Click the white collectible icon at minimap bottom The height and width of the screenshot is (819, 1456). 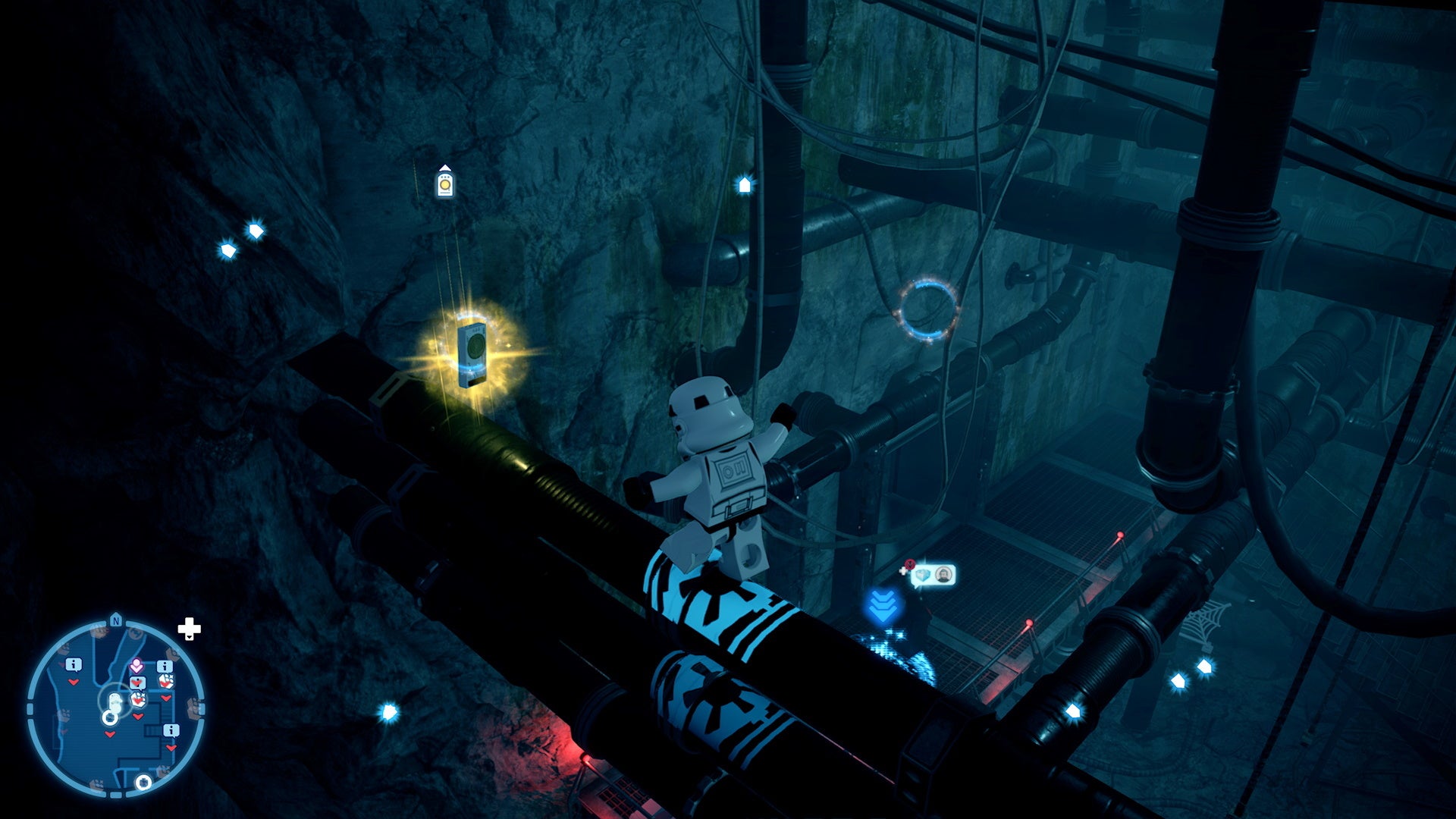[143, 782]
